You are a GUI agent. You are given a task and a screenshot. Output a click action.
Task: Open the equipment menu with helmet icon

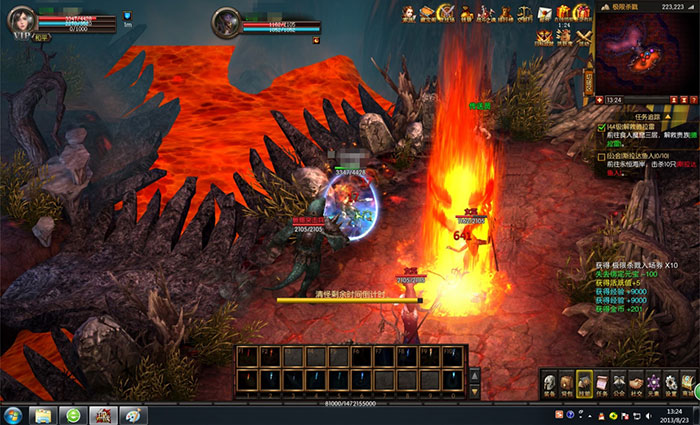[x=550, y=384]
